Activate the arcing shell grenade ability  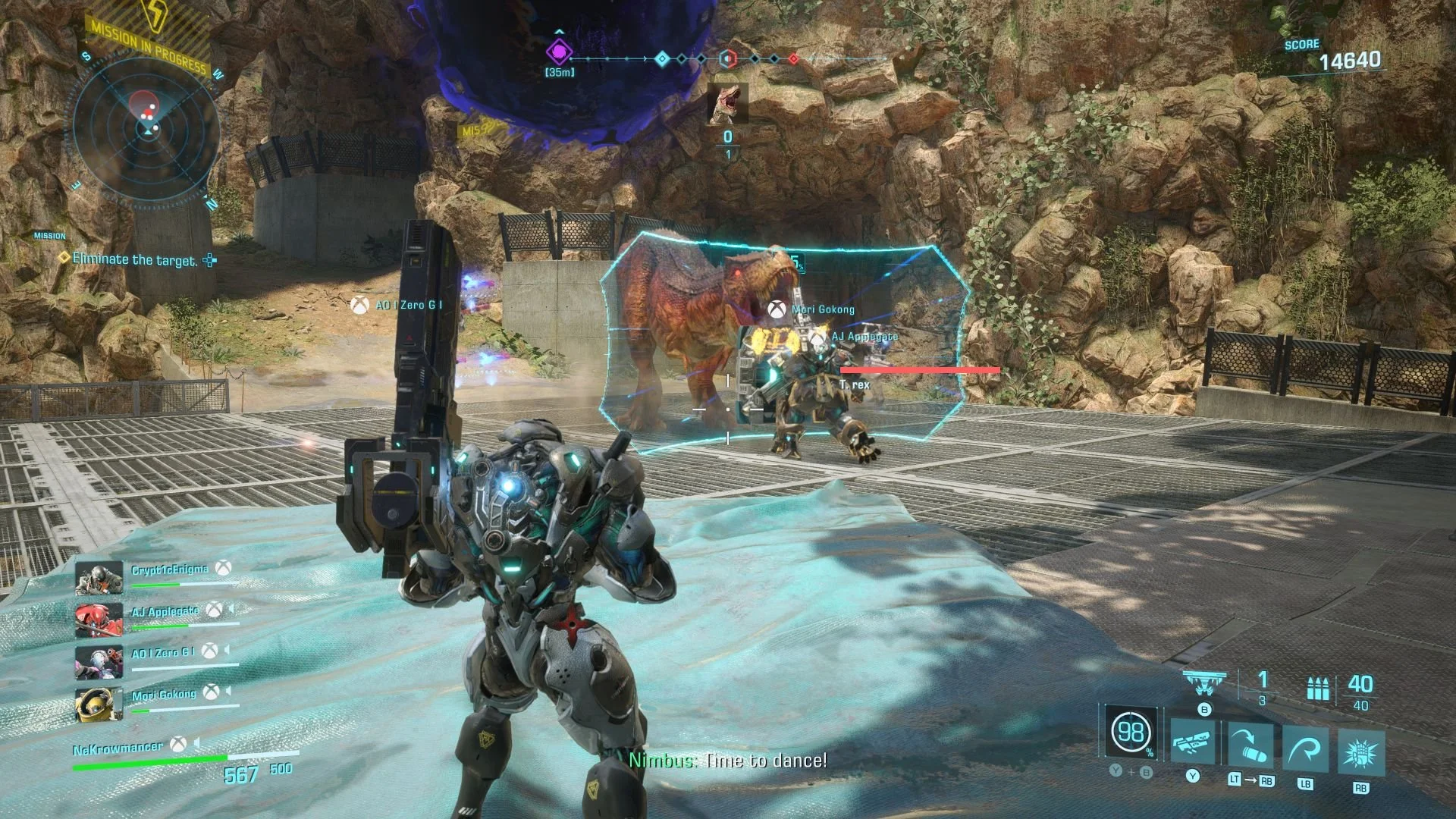click(x=1250, y=745)
